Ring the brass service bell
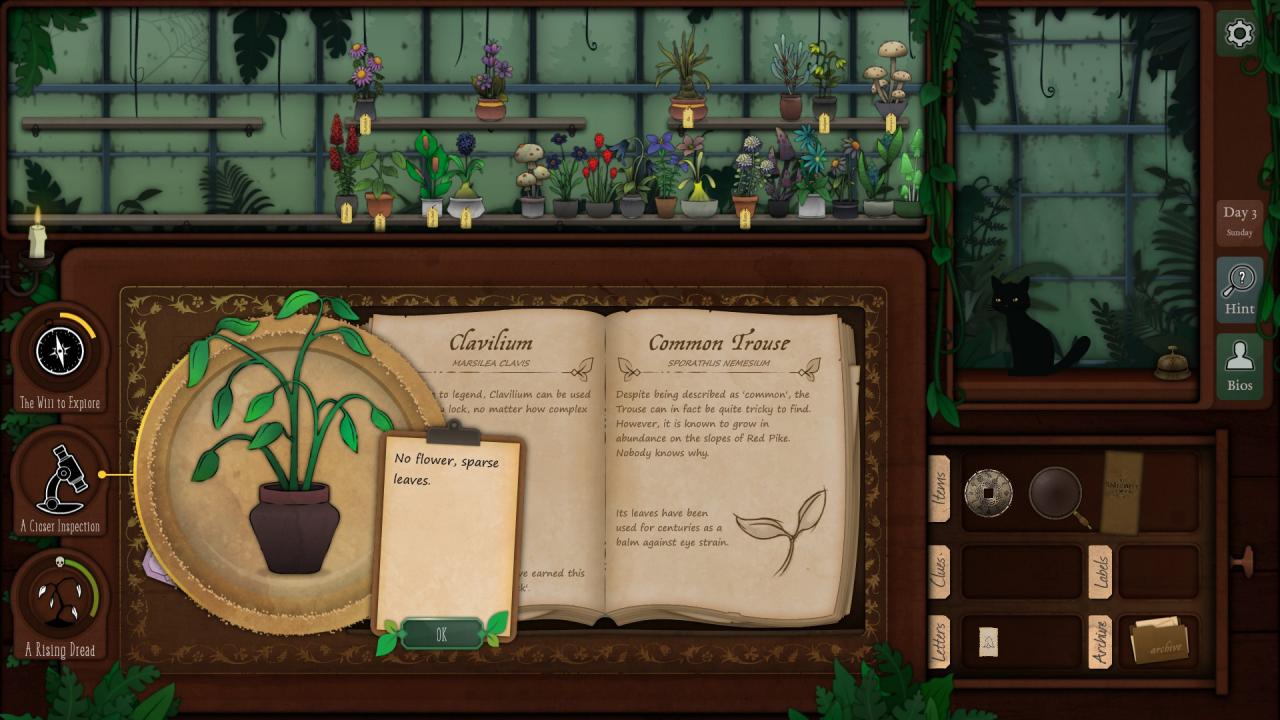This screenshot has height=720, width=1280. click(1172, 365)
